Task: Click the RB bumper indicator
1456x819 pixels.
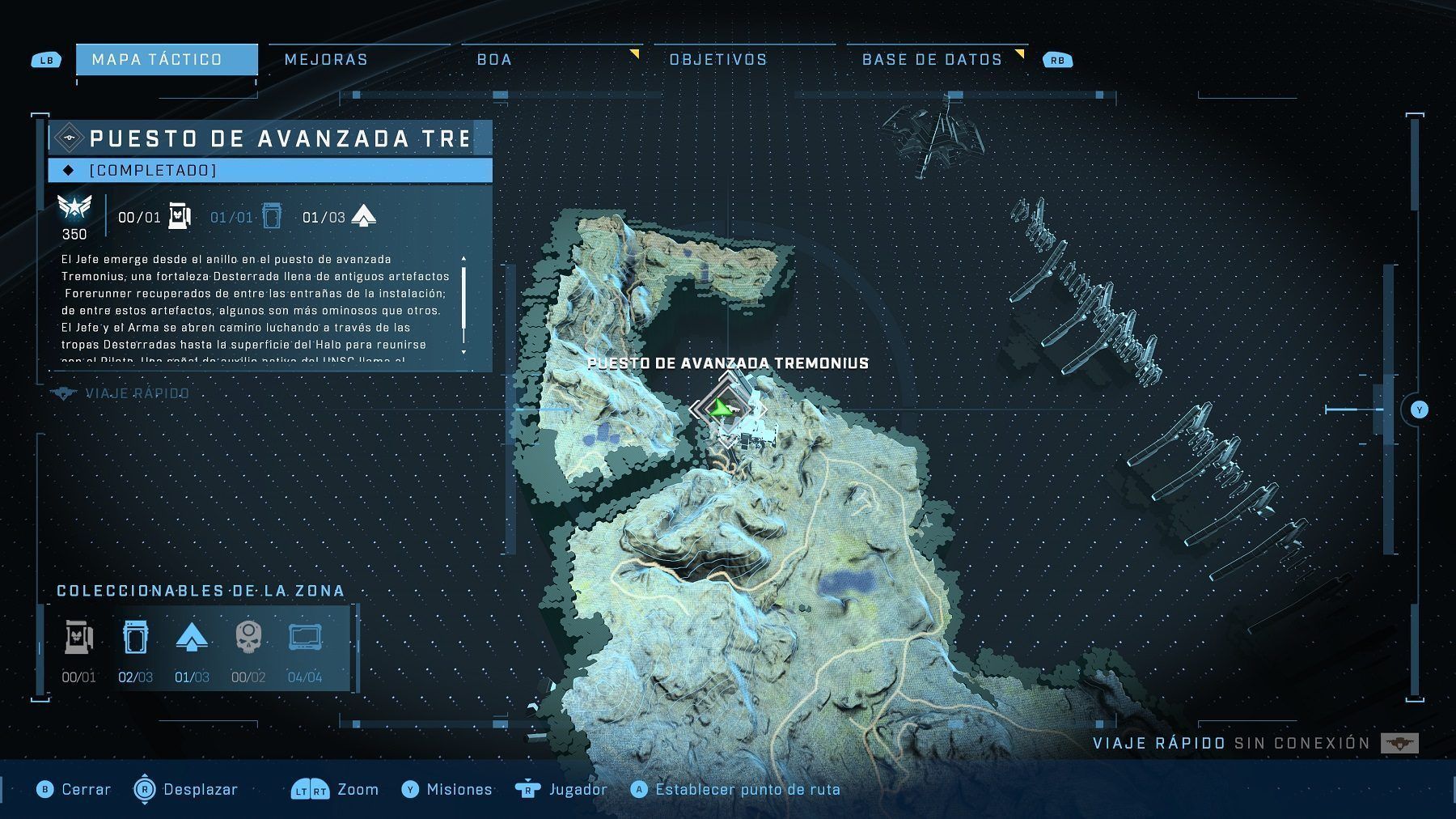Action: (x=1056, y=59)
